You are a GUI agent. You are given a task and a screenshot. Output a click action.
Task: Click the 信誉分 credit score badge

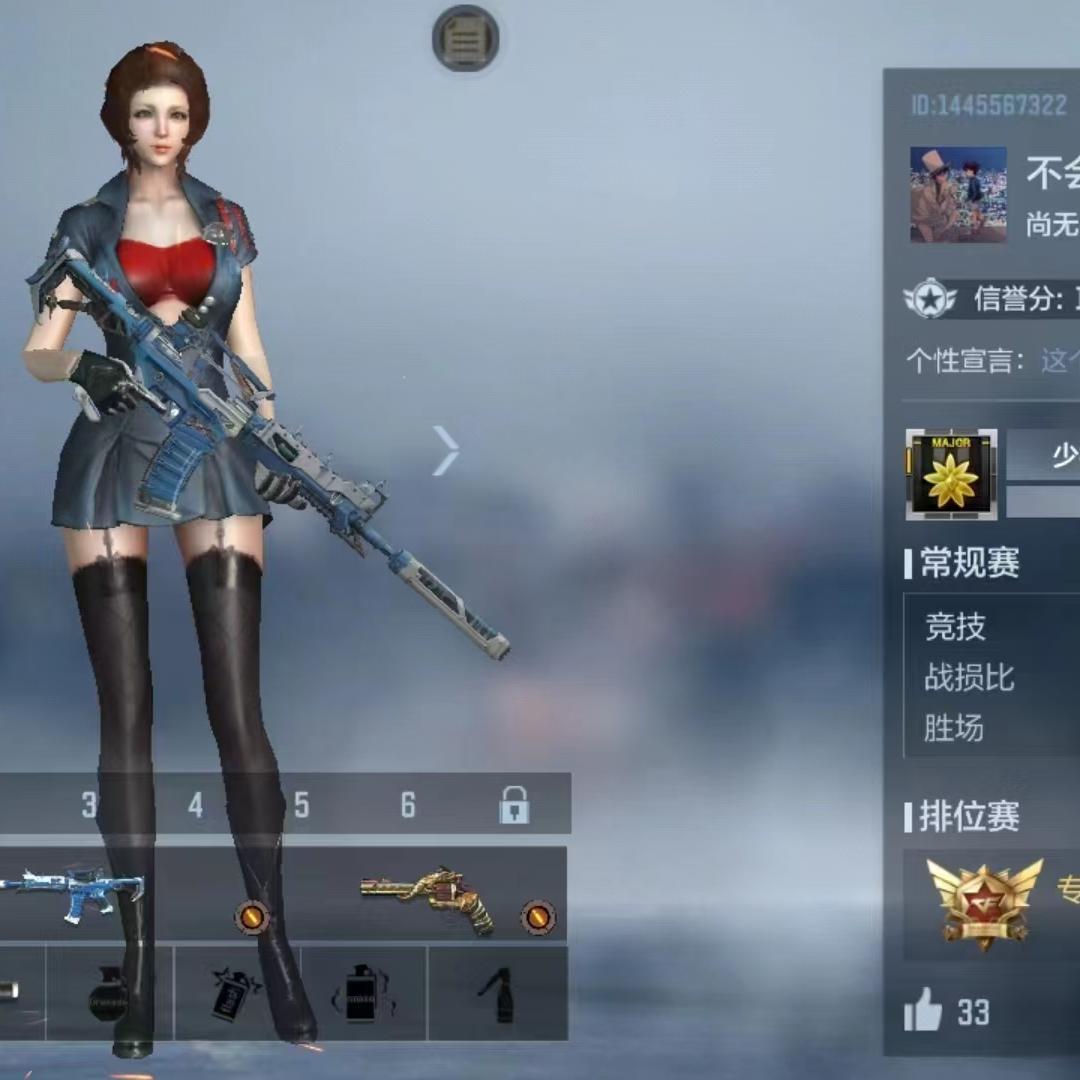[930, 298]
